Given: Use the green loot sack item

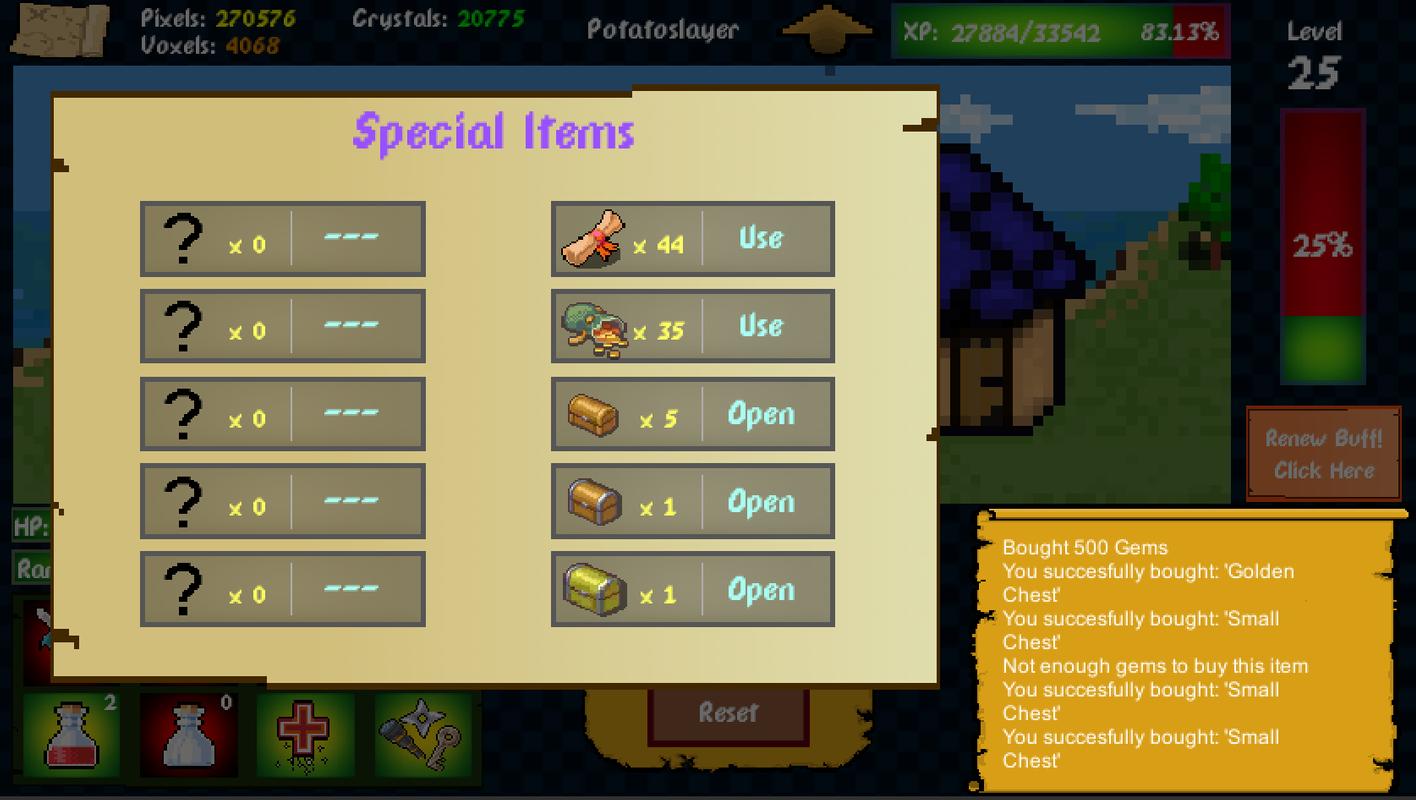Looking at the screenshot, I should (x=761, y=327).
